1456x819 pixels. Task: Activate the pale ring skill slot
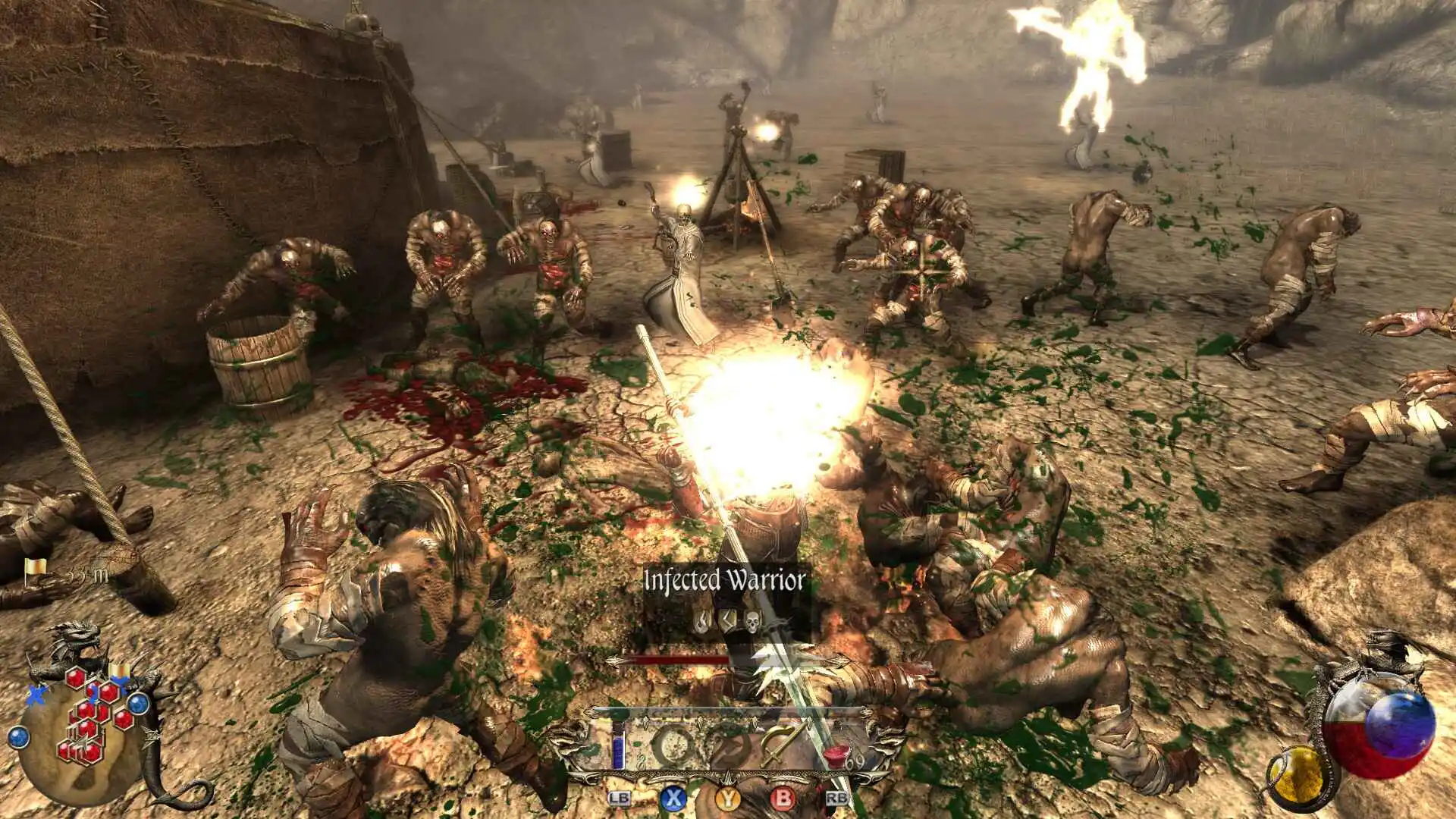673,745
